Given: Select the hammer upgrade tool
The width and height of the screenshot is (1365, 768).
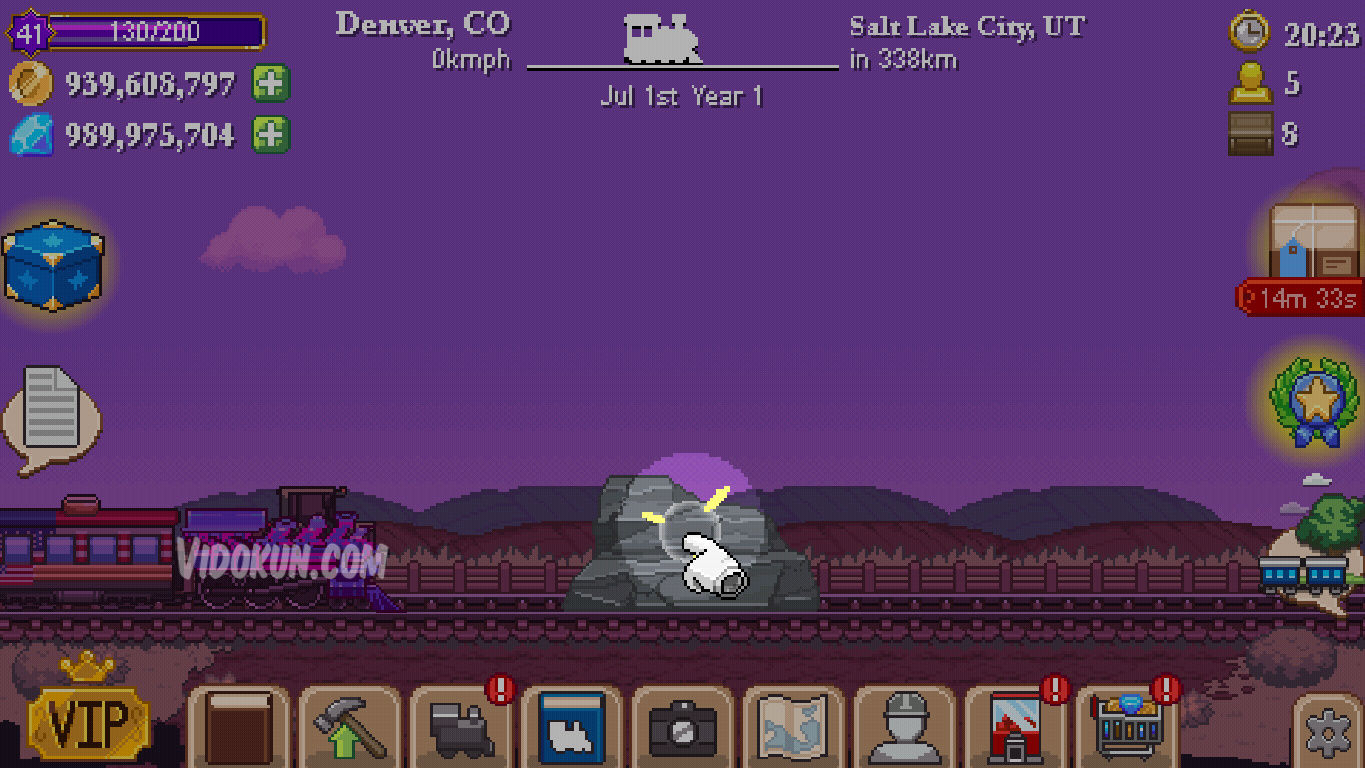Looking at the screenshot, I should (348, 730).
